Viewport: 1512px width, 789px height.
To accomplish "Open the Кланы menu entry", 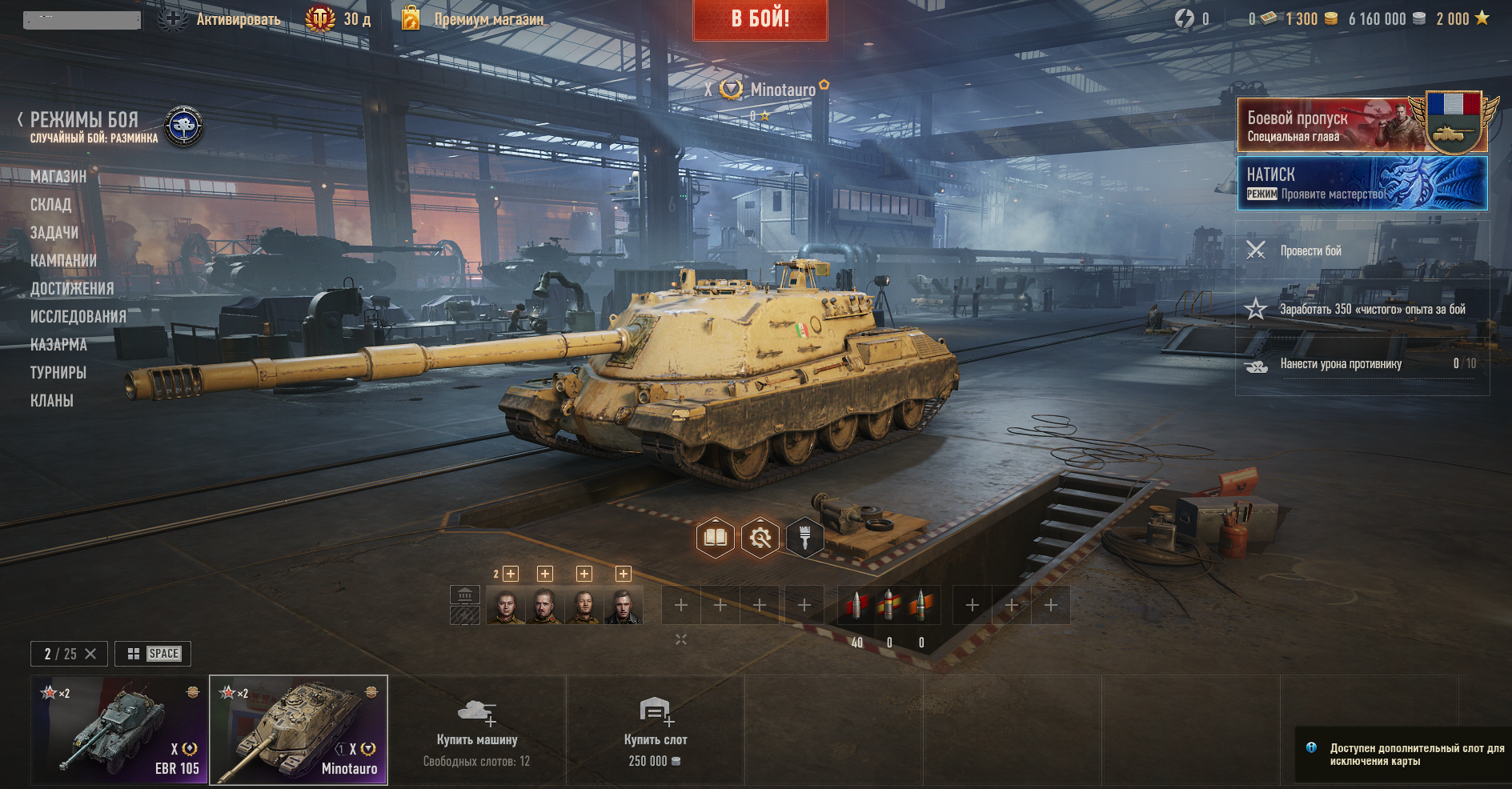I will pos(52,401).
